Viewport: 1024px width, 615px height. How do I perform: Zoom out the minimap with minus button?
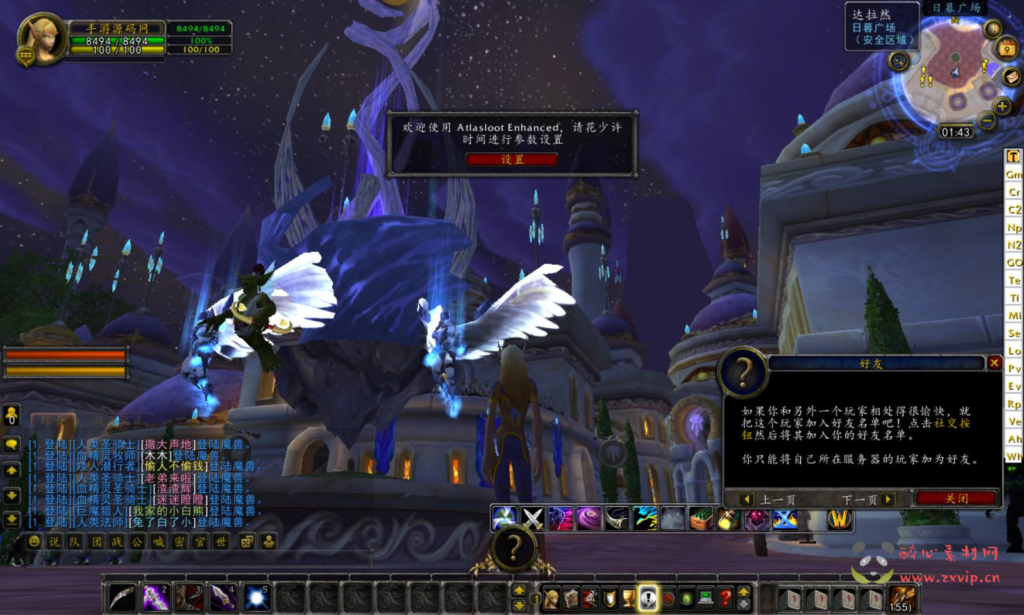pyautogui.click(x=987, y=121)
